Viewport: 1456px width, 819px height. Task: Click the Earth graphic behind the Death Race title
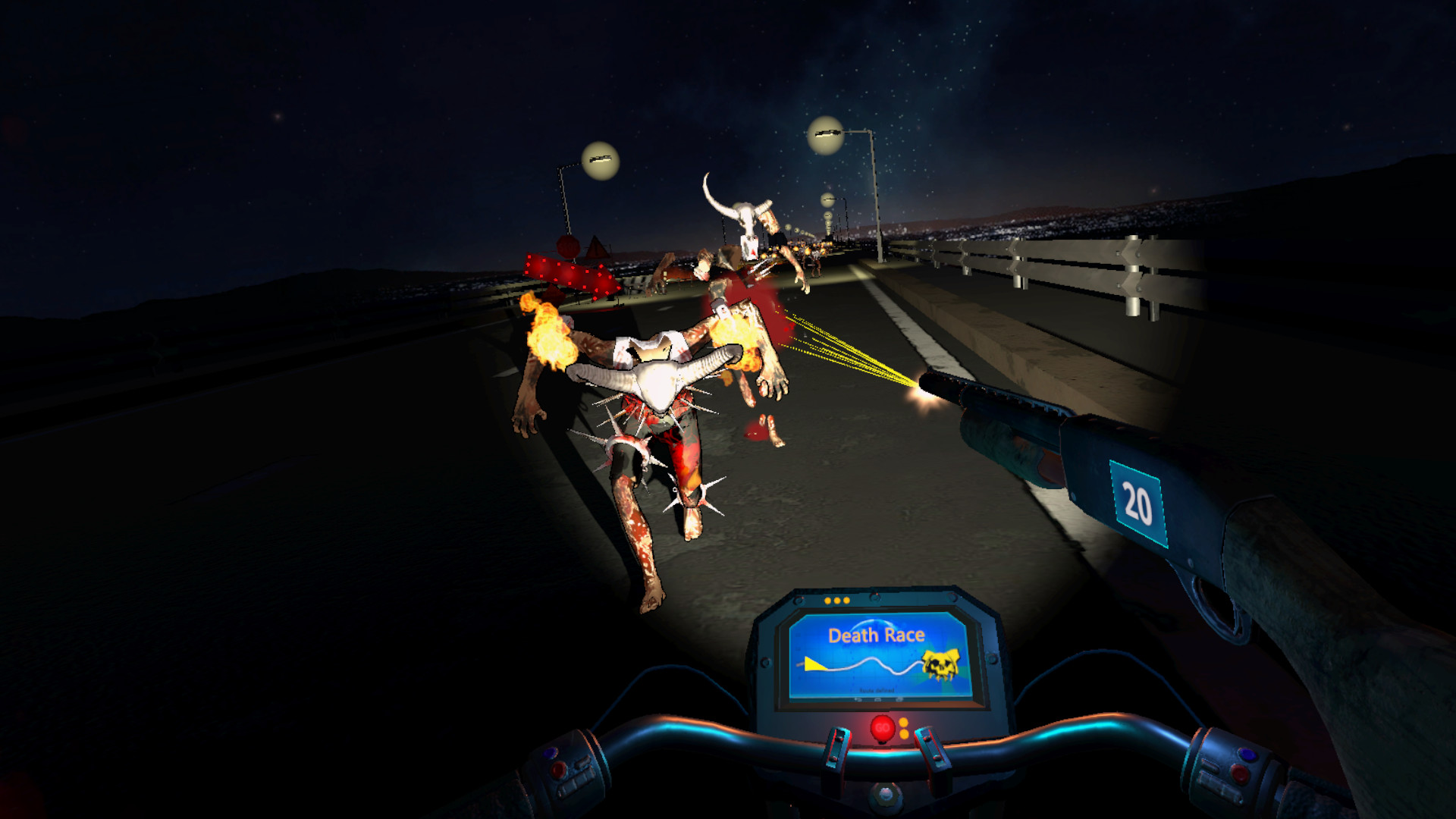click(873, 623)
